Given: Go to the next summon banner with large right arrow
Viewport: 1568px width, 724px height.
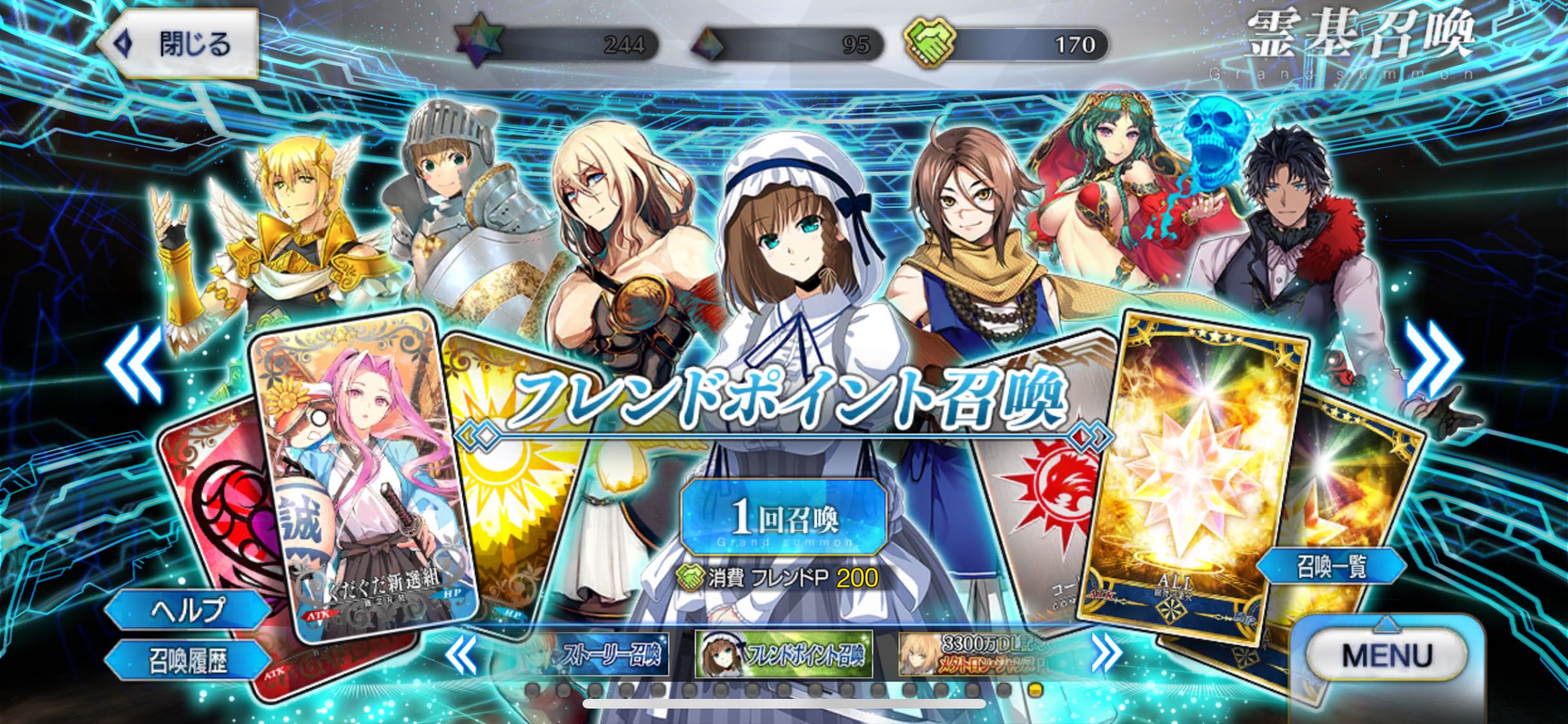Looking at the screenshot, I should point(1433,360).
